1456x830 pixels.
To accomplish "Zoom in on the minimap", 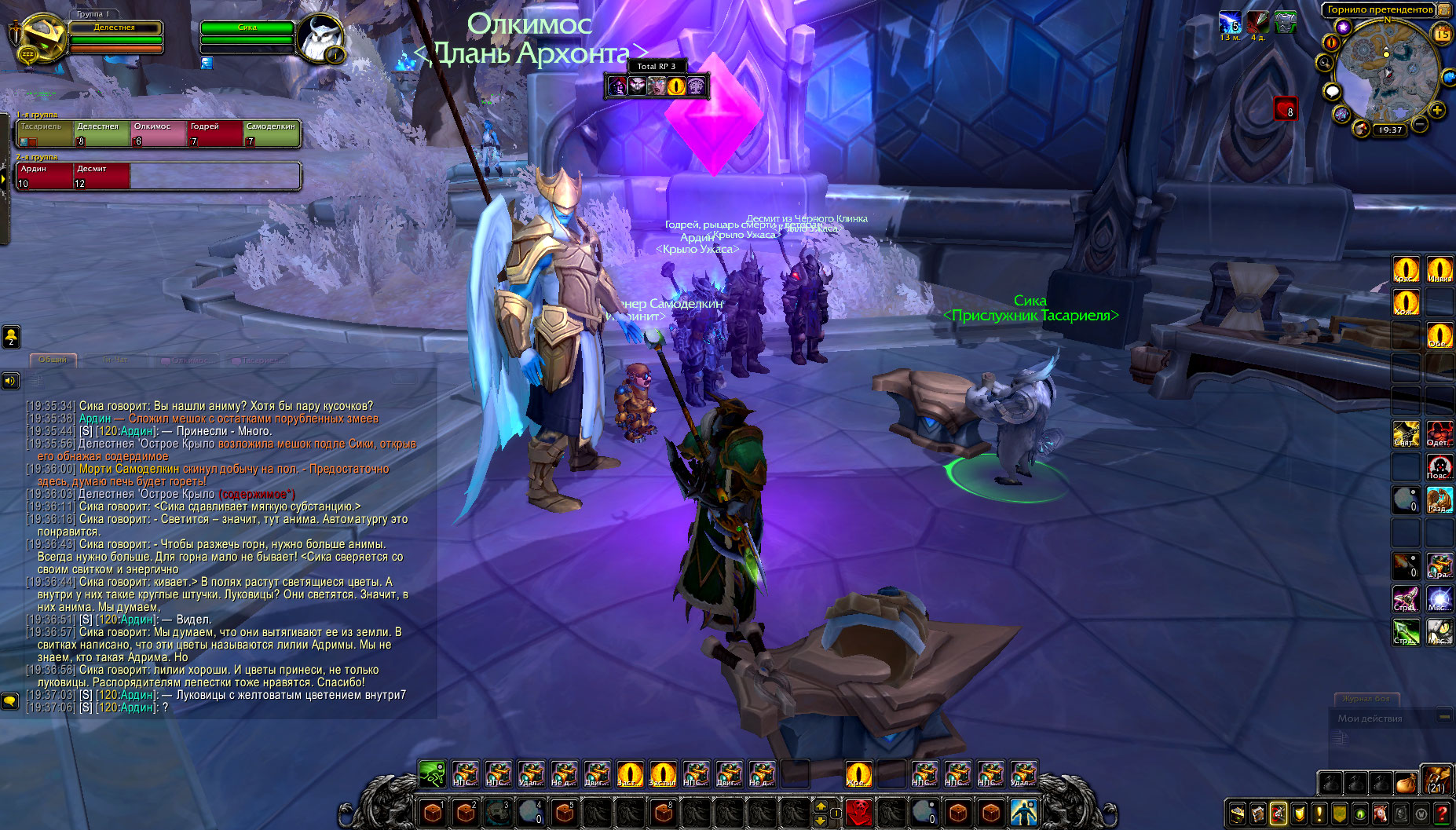I will pyautogui.click(x=1437, y=110).
